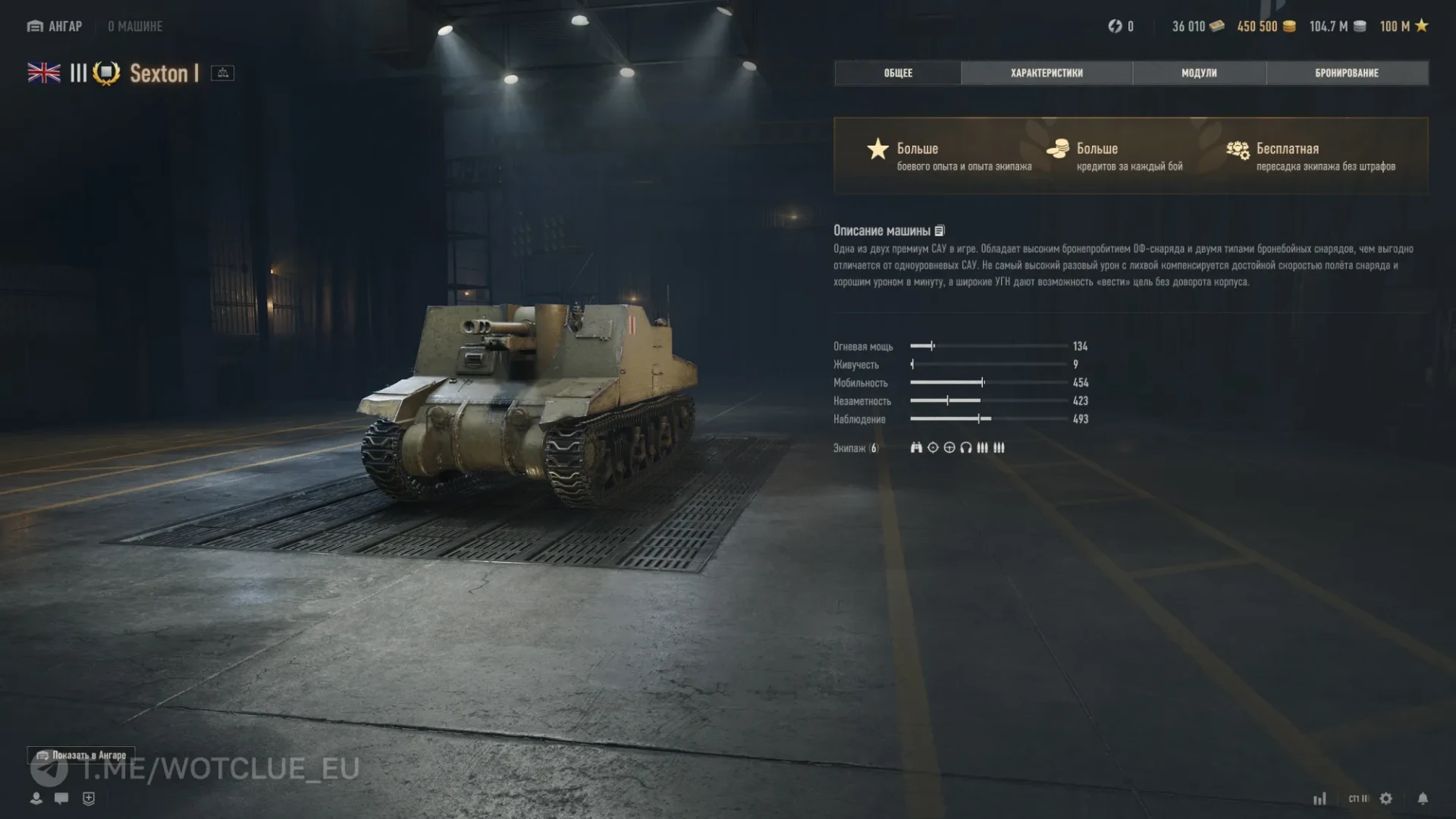Open the Модули tab

point(1199,73)
